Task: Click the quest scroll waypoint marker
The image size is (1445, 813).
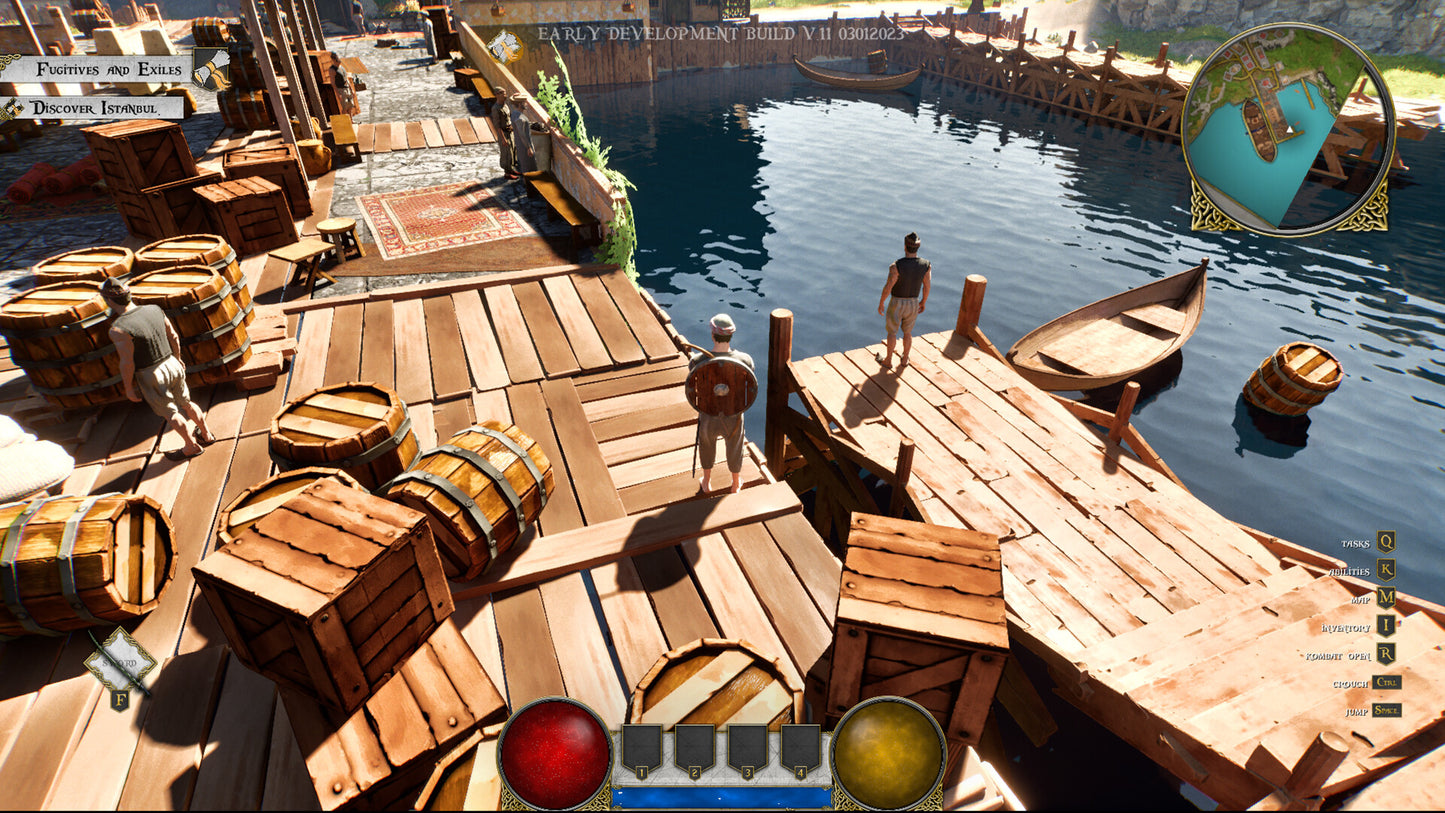Action: [x=505, y=45]
